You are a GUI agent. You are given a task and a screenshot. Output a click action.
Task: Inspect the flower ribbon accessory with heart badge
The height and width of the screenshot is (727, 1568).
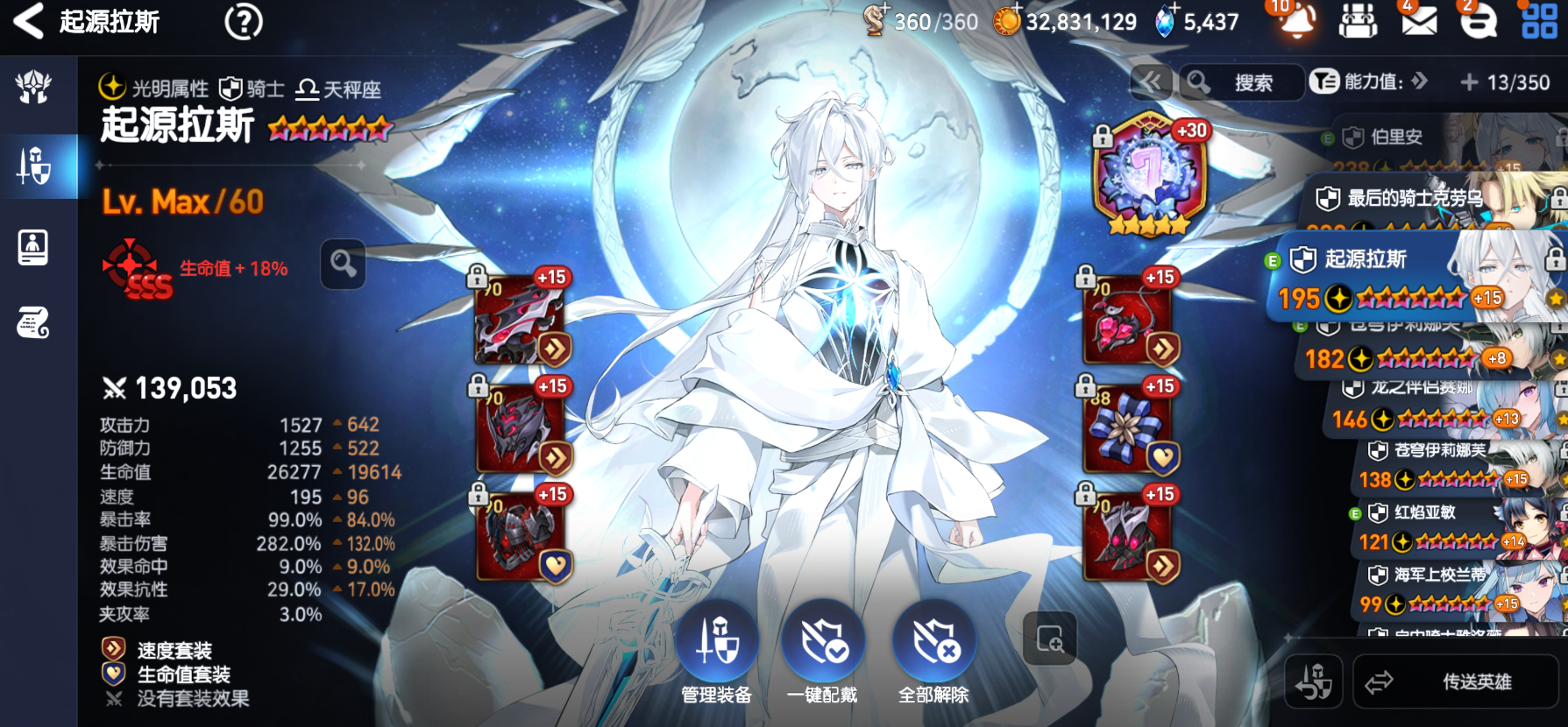click(1127, 429)
